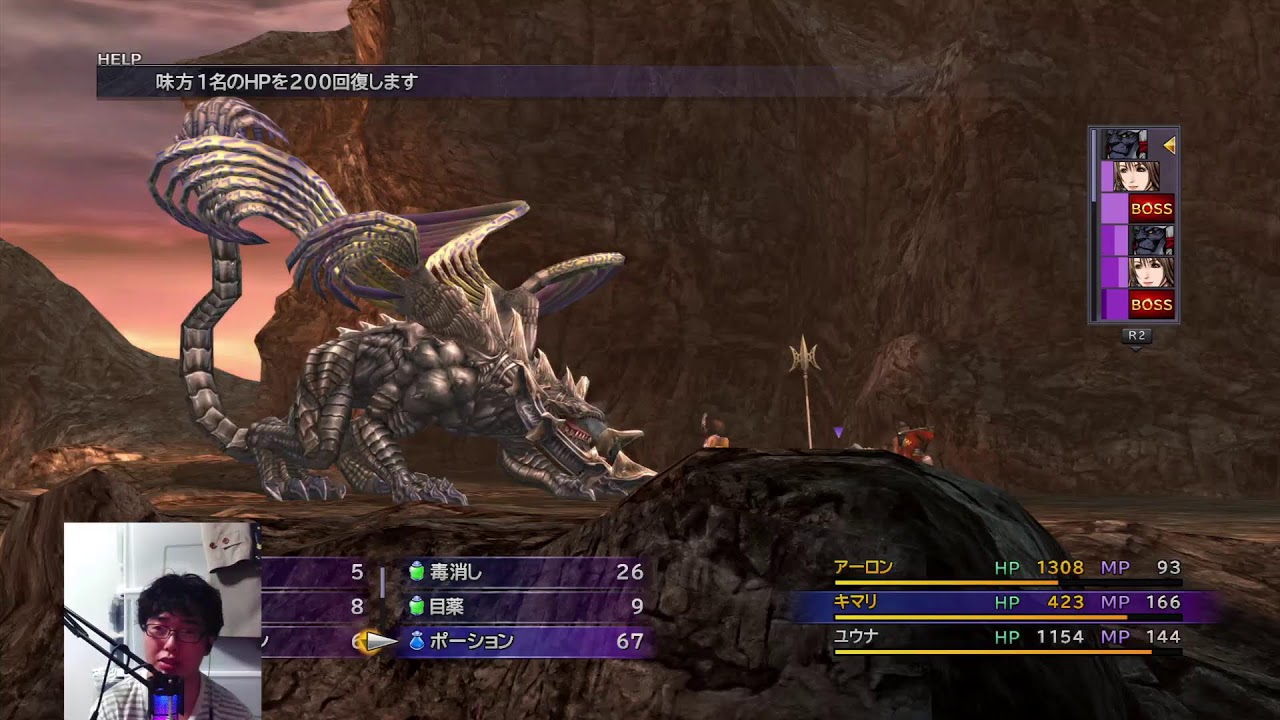
Task: Choose the 毒消し (Antidote) item
Action: (x=456, y=572)
